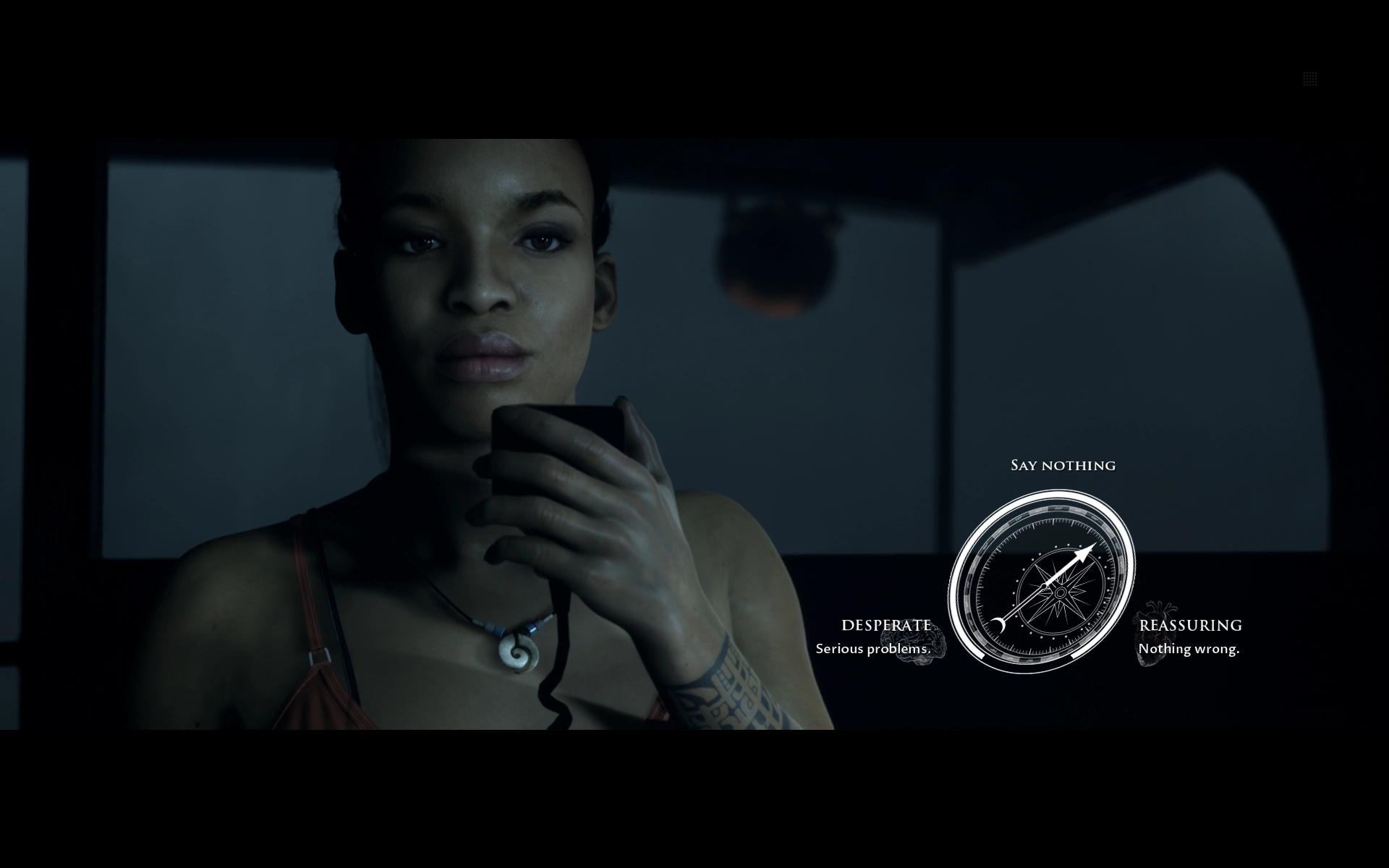Viewport: 1389px width, 868px height.
Task: Click the Serious problems. description text
Action: coord(874,650)
